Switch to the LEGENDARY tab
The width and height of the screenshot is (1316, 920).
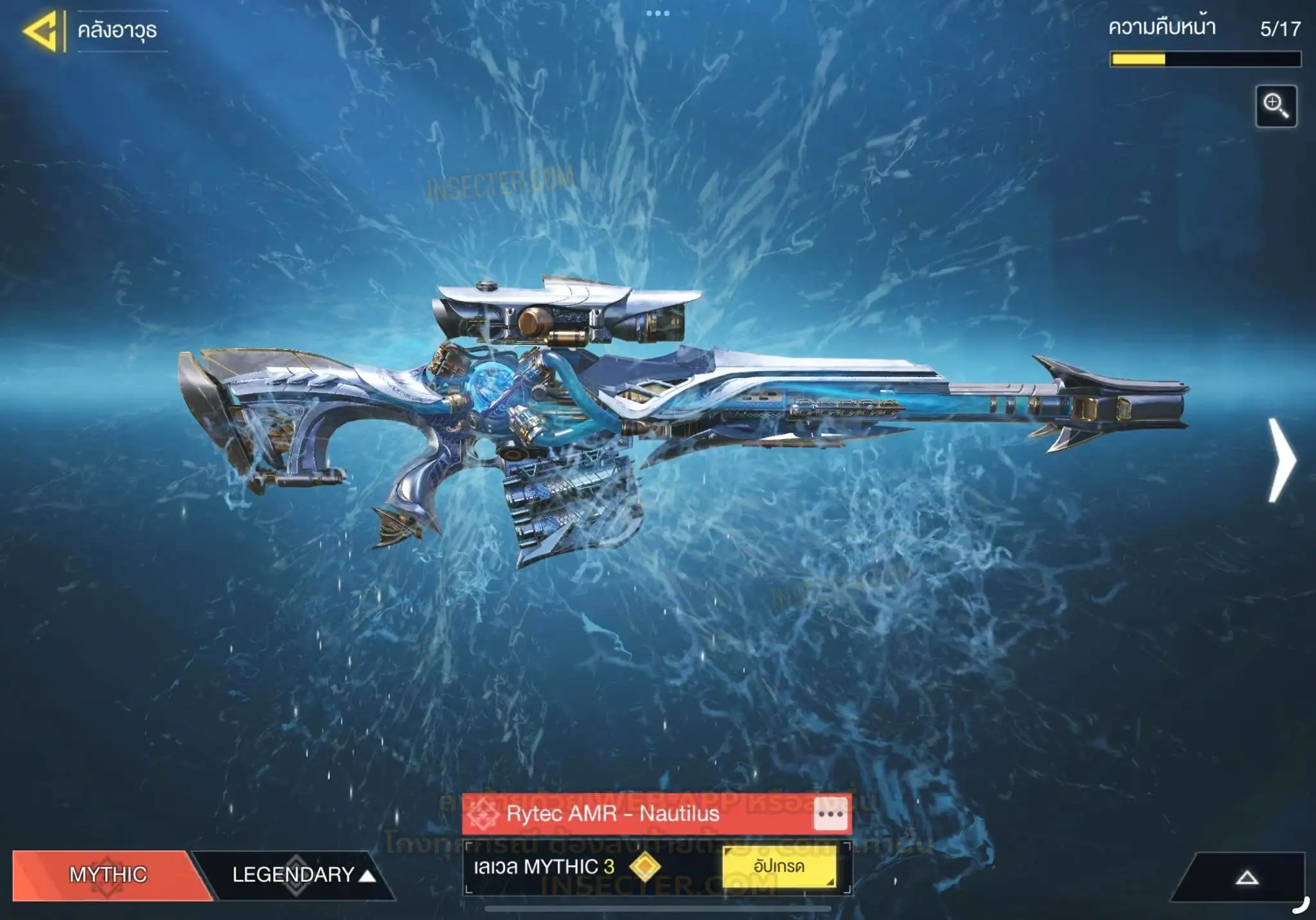(294, 874)
